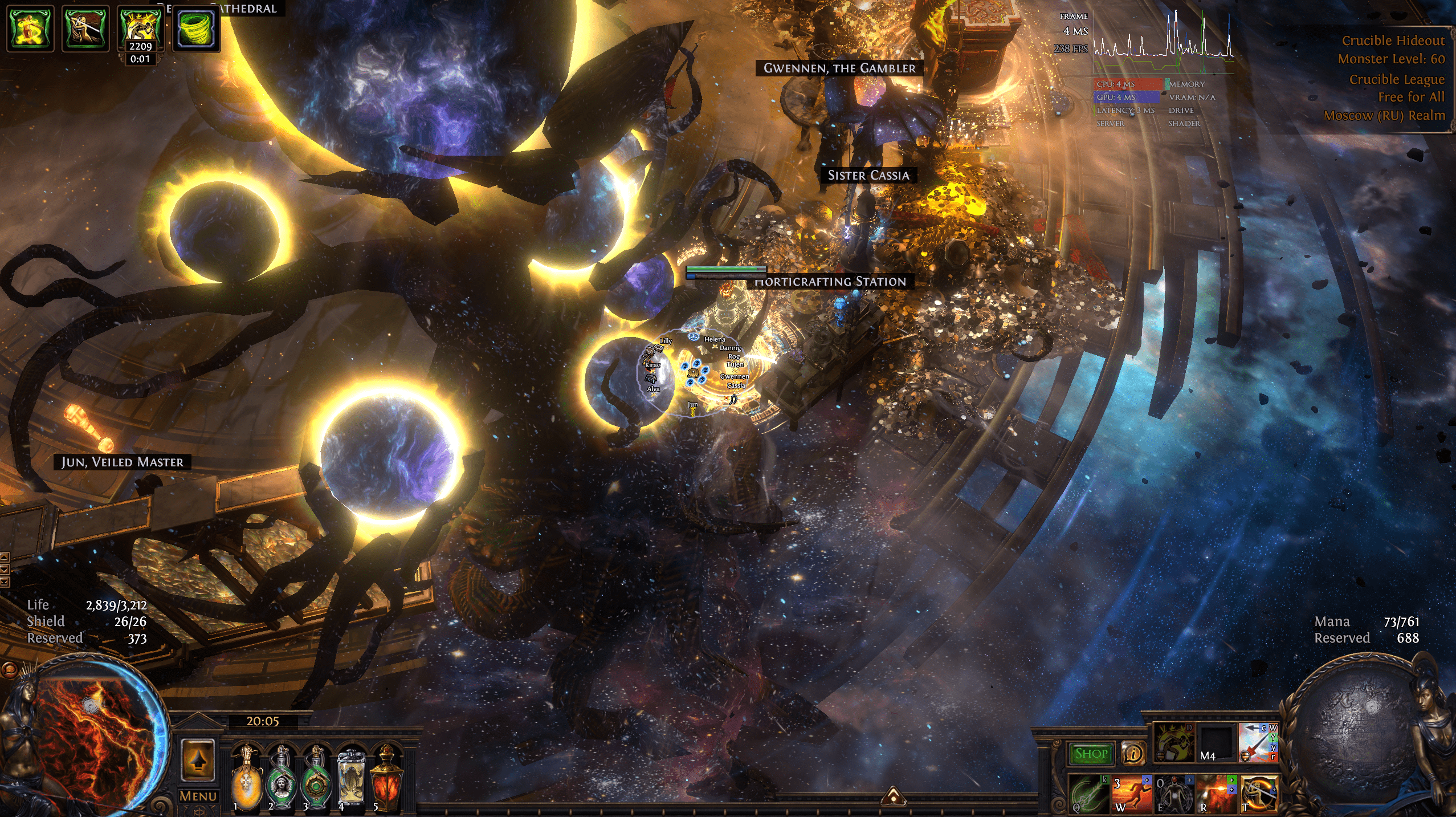Activate the fiery burst skill on R
Image resolution: width=1456 pixels, height=817 pixels.
click(x=1216, y=794)
